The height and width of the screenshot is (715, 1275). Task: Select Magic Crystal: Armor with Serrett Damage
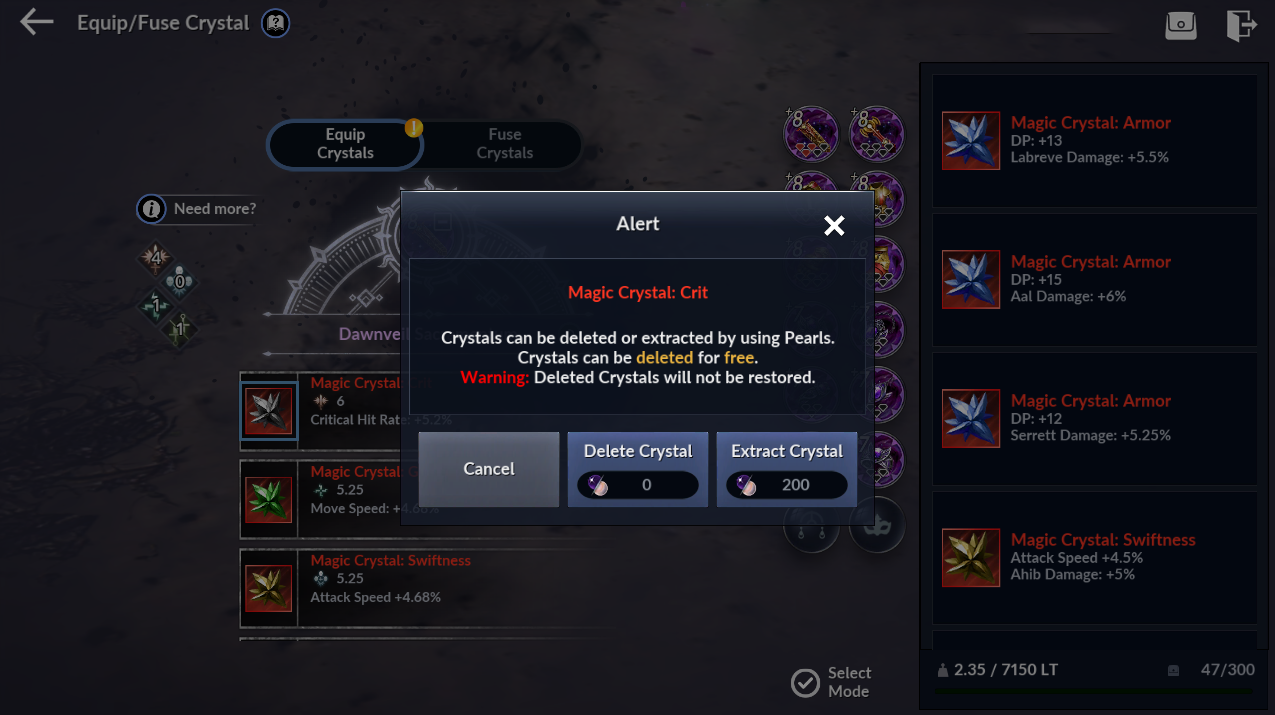[x=1094, y=418]
